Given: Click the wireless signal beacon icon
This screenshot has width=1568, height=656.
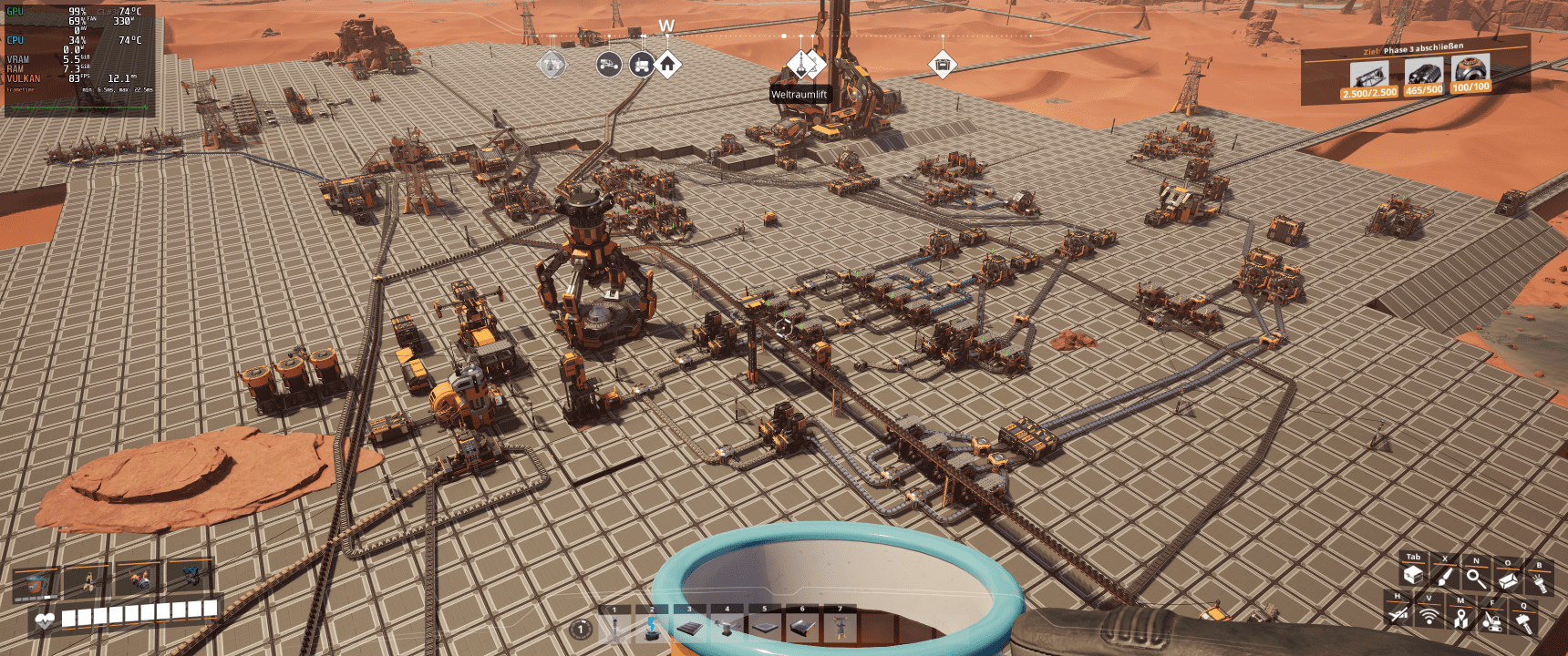Looking at the screenshot, I should (1429, 617).
